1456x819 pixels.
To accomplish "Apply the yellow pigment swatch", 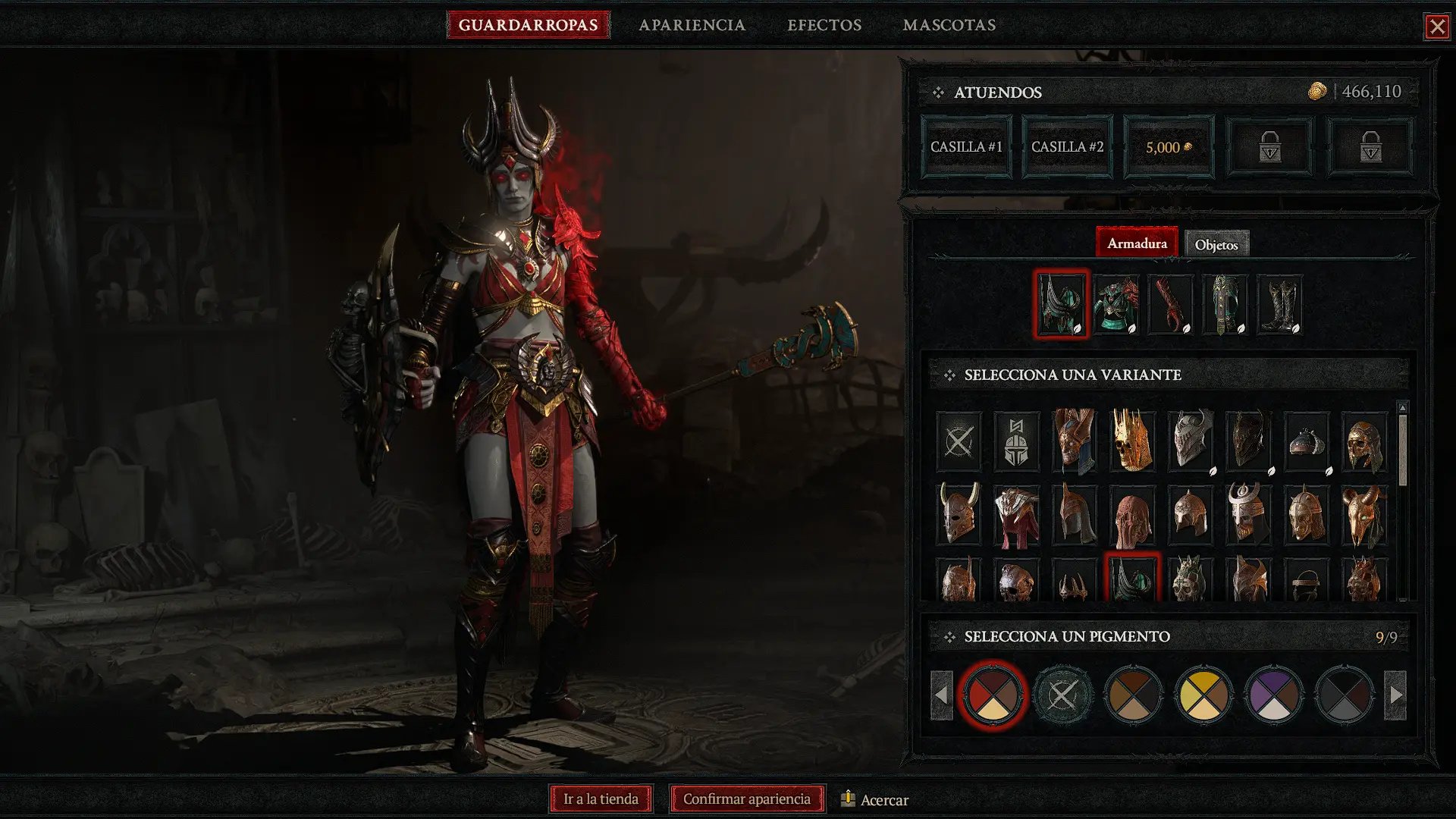I will click(x=1203, y=695).
